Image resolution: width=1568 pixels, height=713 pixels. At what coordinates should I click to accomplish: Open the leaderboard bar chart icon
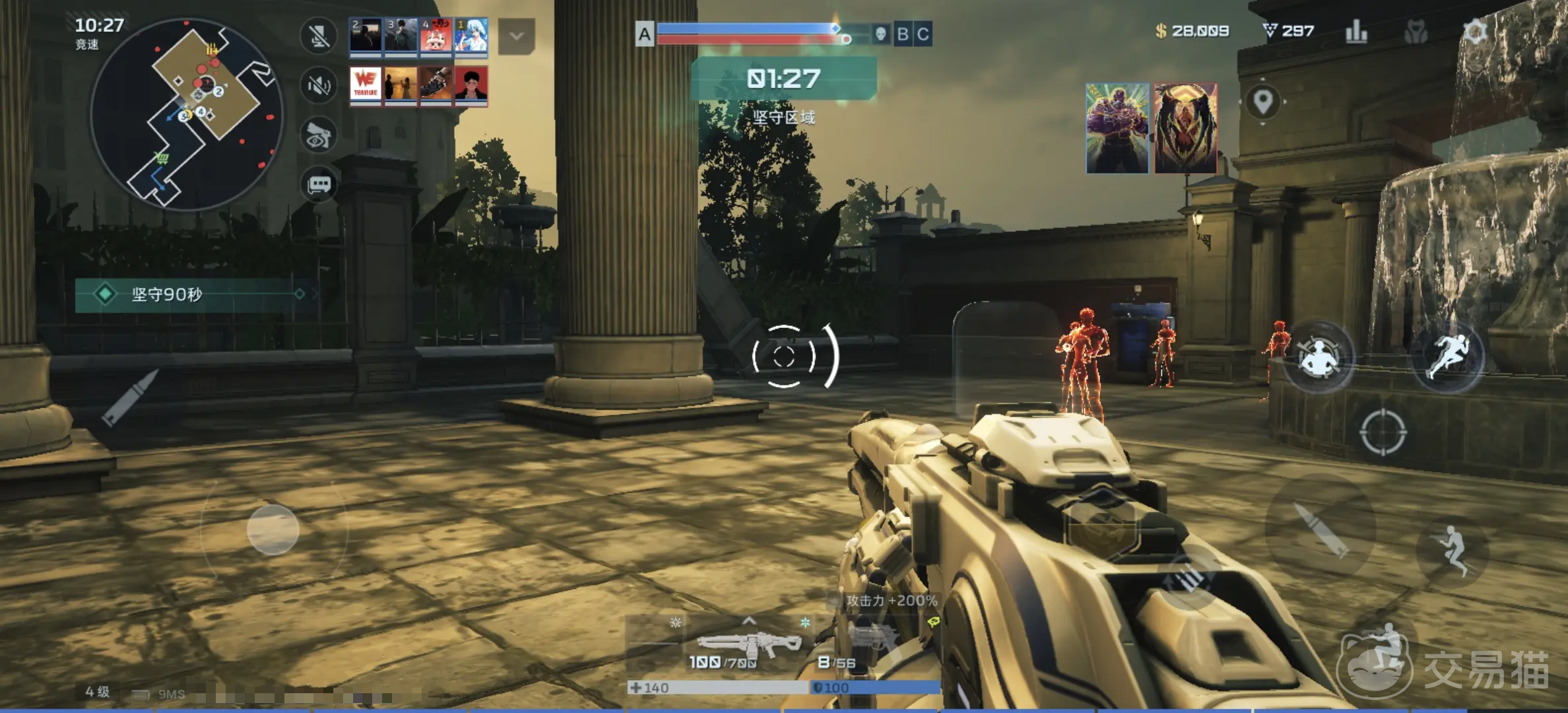[x=1356, y=31]
